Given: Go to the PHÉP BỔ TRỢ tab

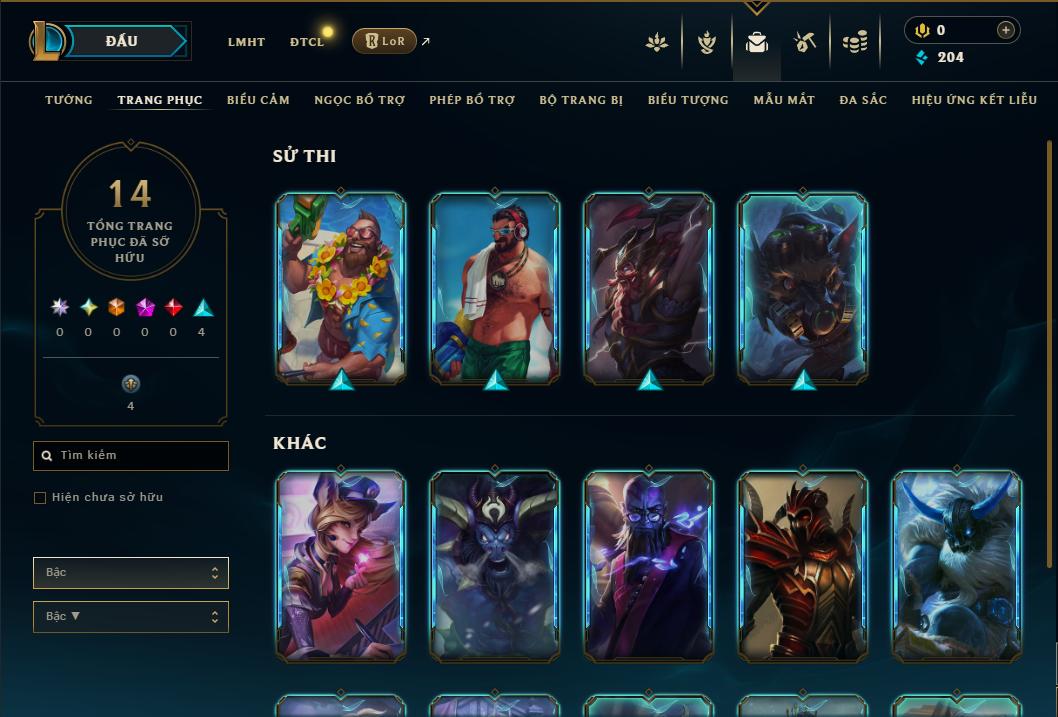Looking at the screenshot, I should (x=472, y=100).
